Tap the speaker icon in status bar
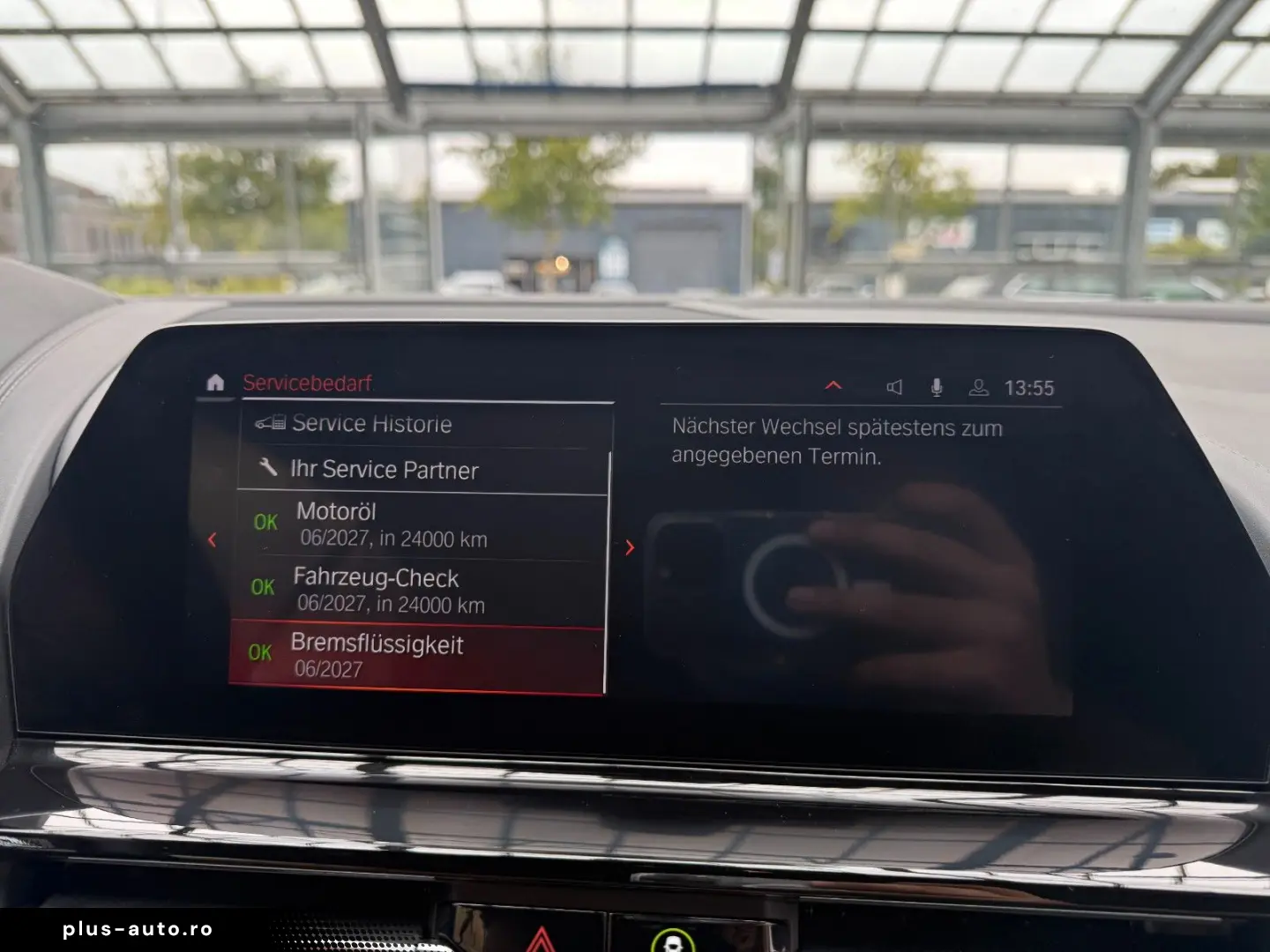This screenshot has width=1270, height=952. 894,387
